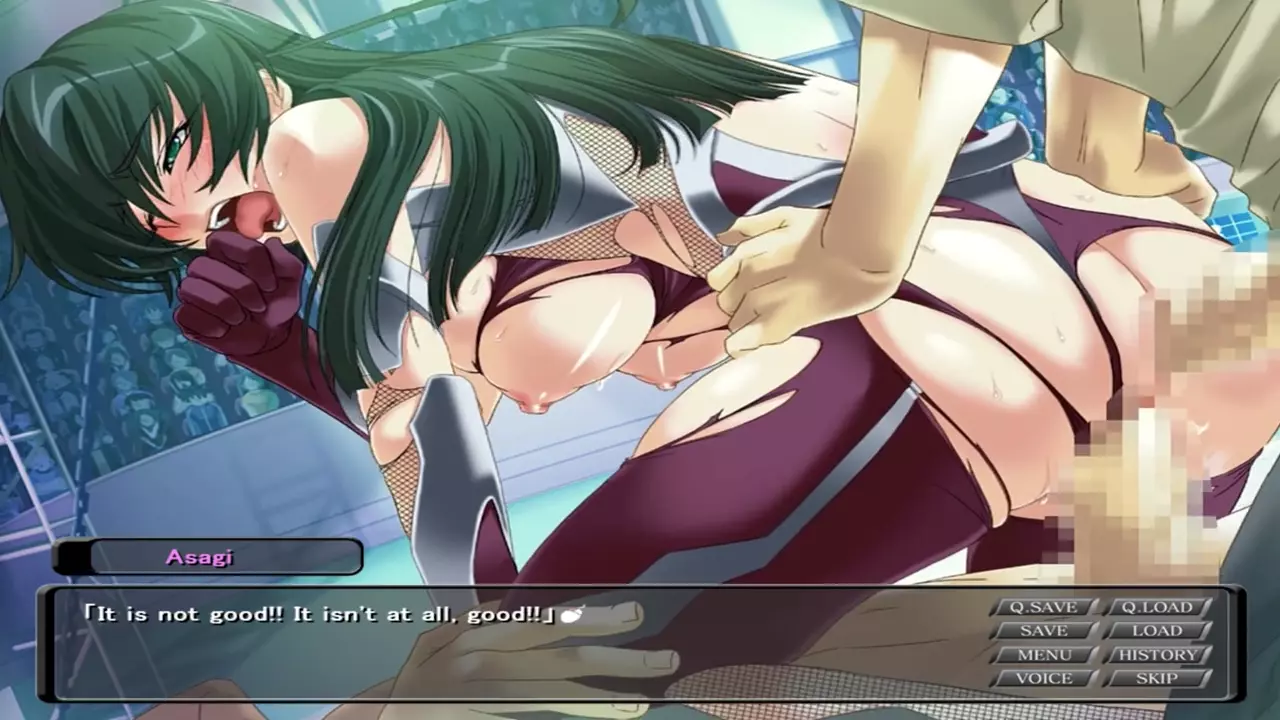Replay the line with the VOICE button
Viewport: 1280px width, 720px height.
coord(1043,678)
